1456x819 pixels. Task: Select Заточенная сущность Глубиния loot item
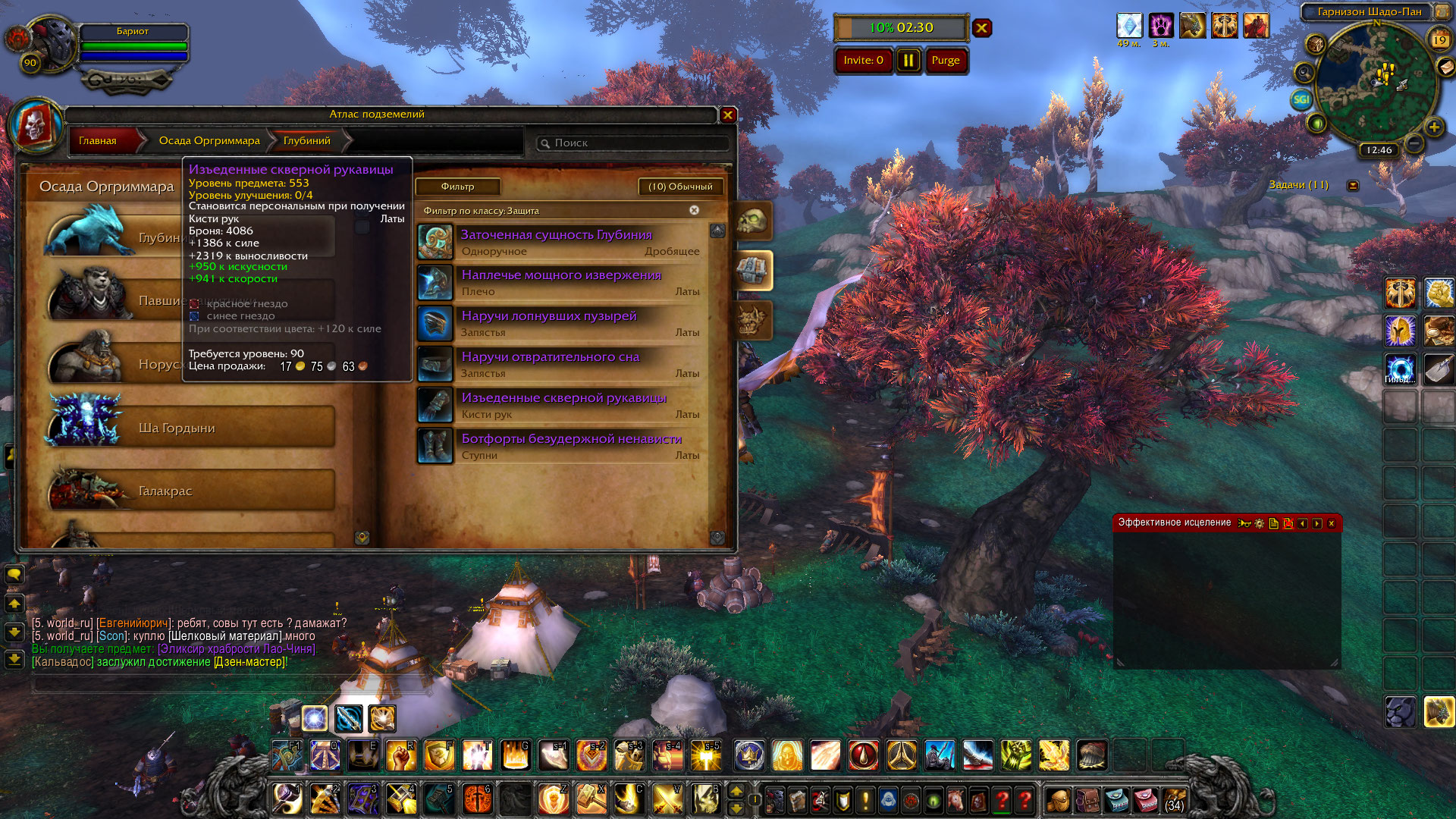tap(561, 242)
